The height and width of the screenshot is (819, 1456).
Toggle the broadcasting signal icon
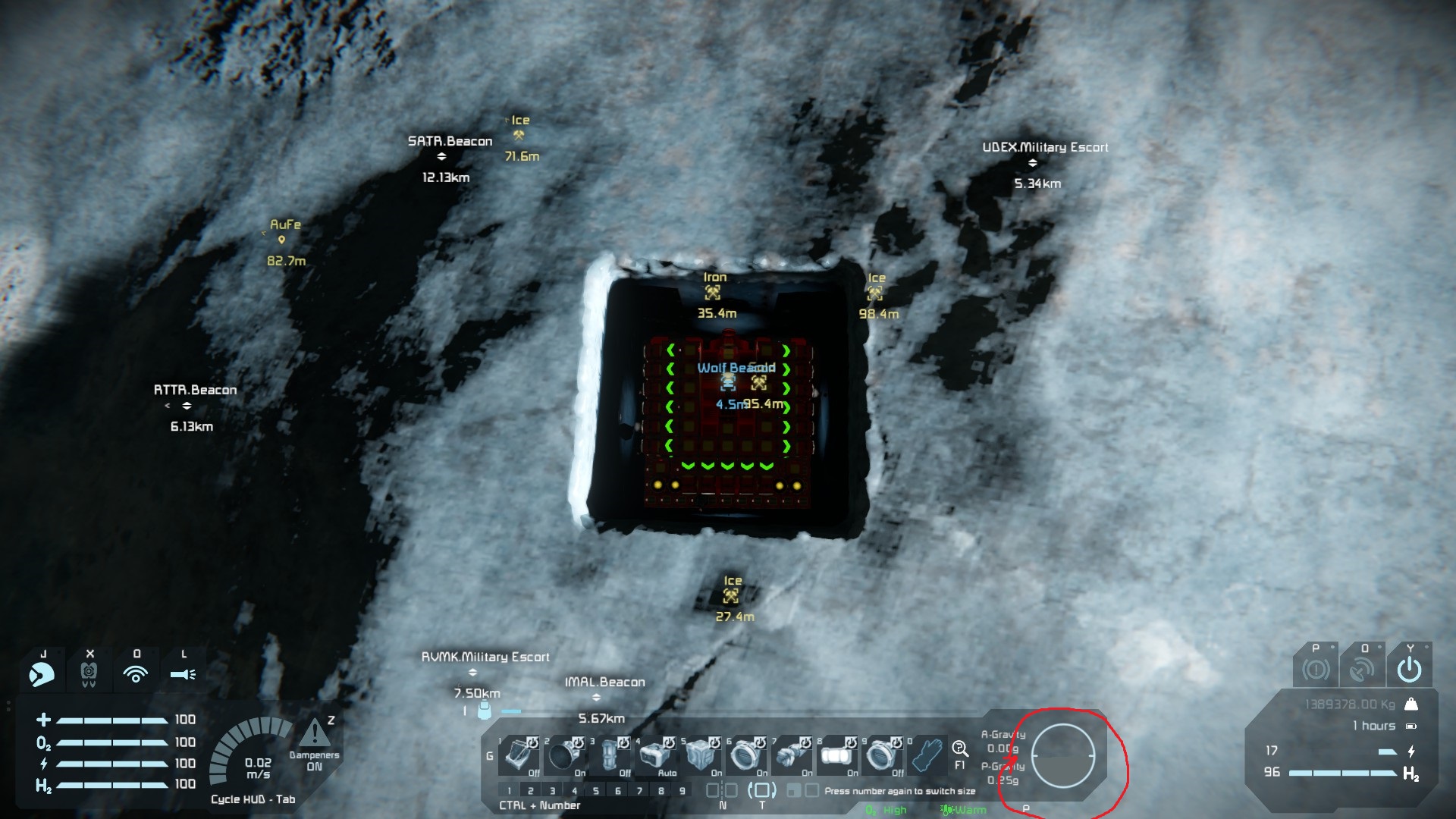click(136, 673)
